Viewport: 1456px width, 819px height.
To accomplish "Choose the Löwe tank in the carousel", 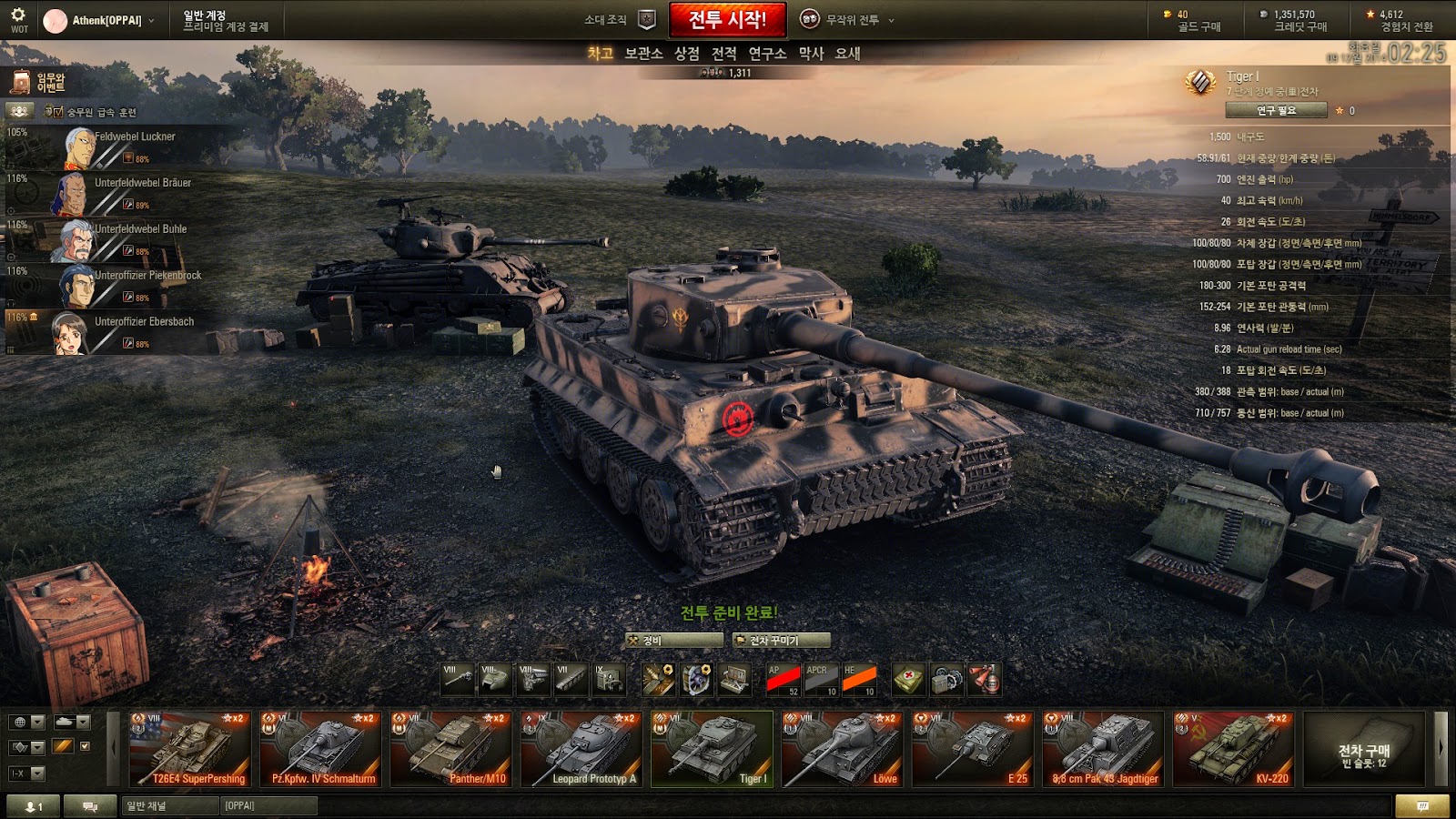I will point(843,749).
